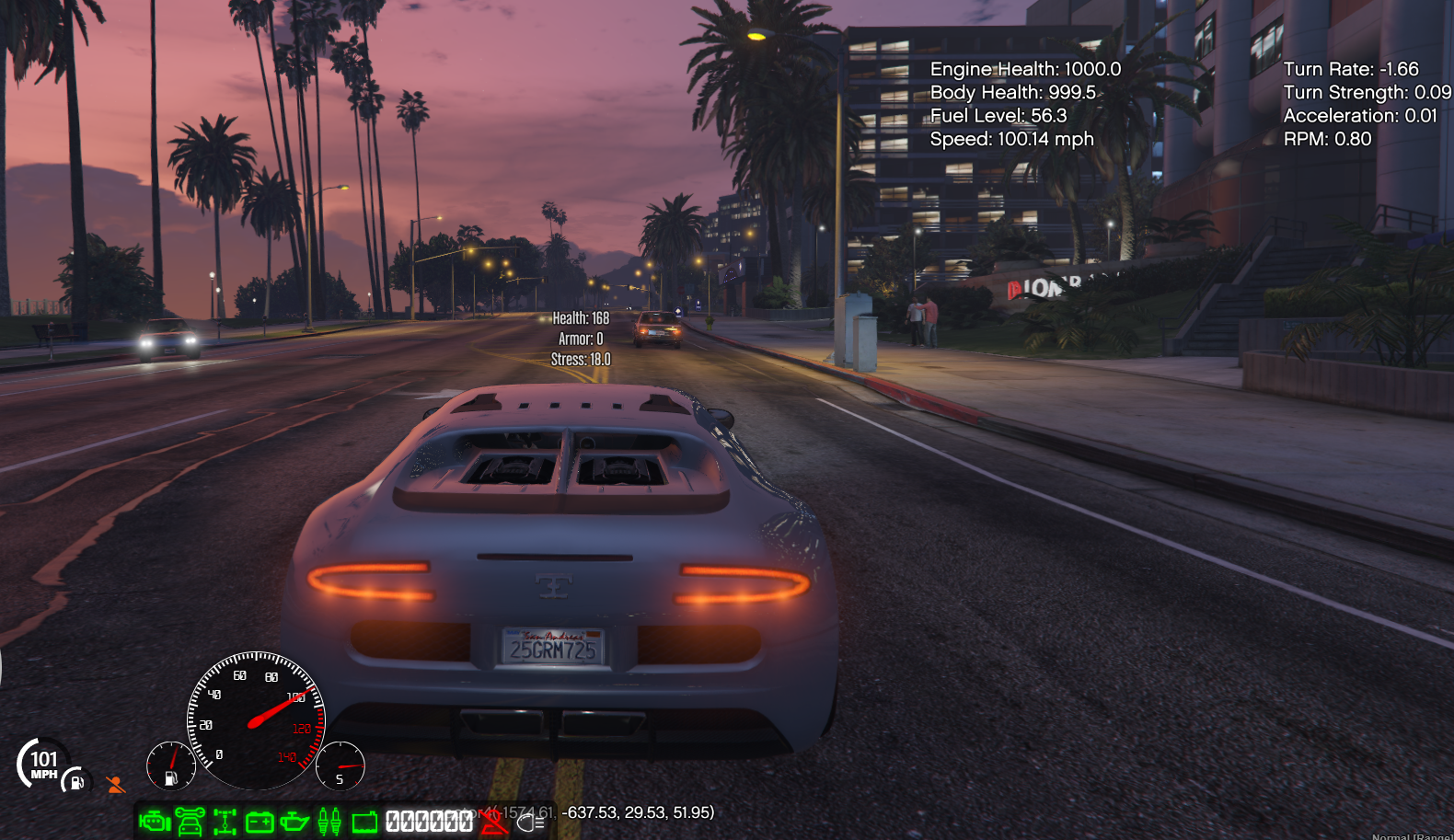
Task: Click the green check-engine warning icon
Action: [x=155, y=821]
